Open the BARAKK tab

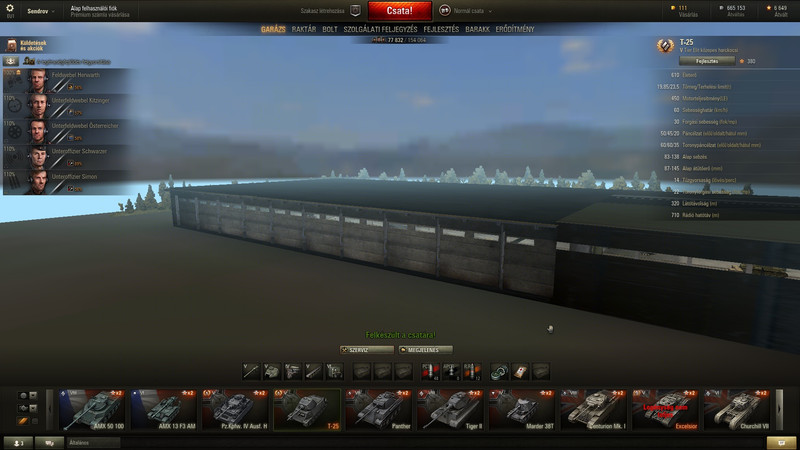click(477, 30)
